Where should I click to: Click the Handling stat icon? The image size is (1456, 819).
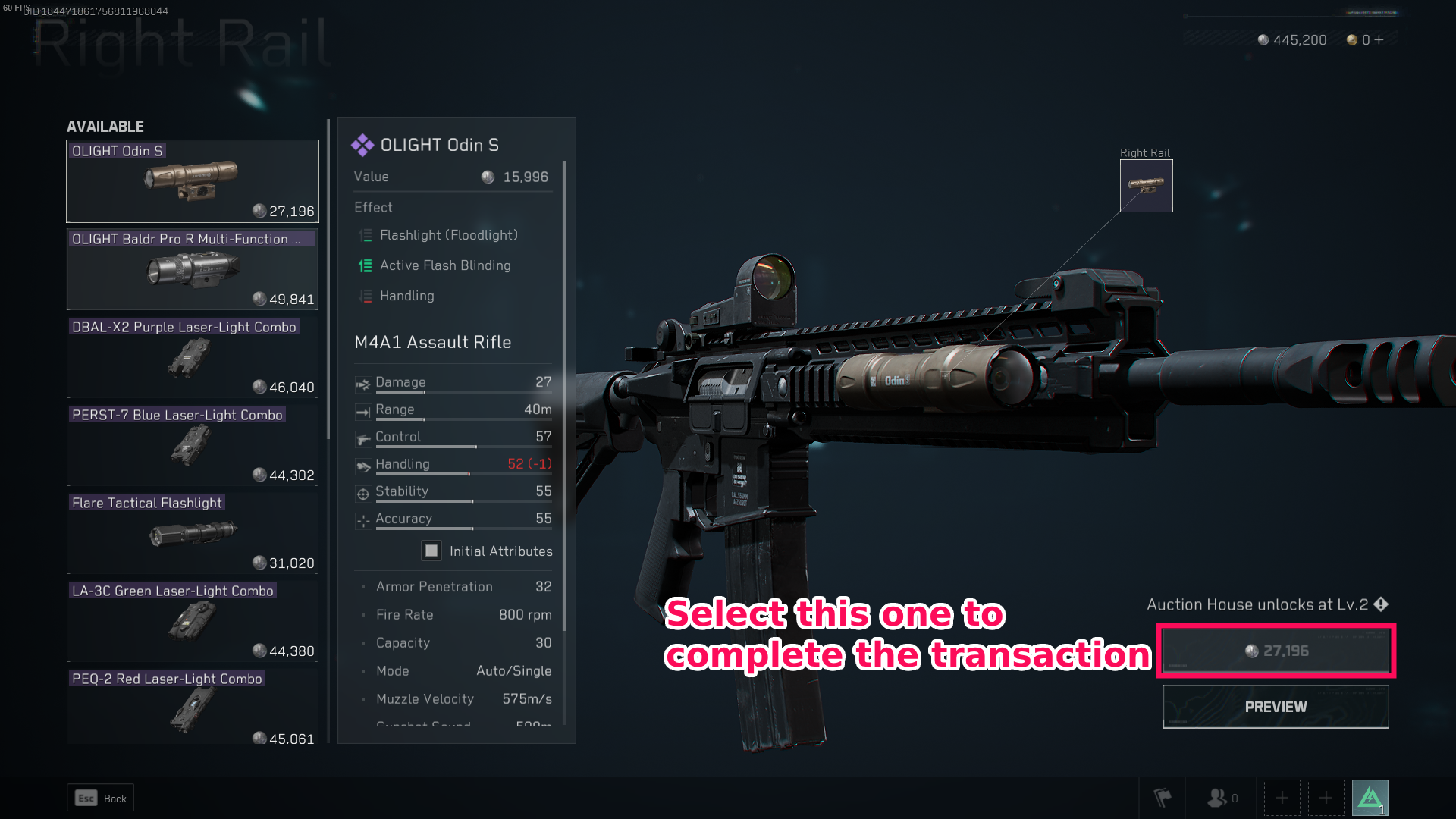(363, 466)
